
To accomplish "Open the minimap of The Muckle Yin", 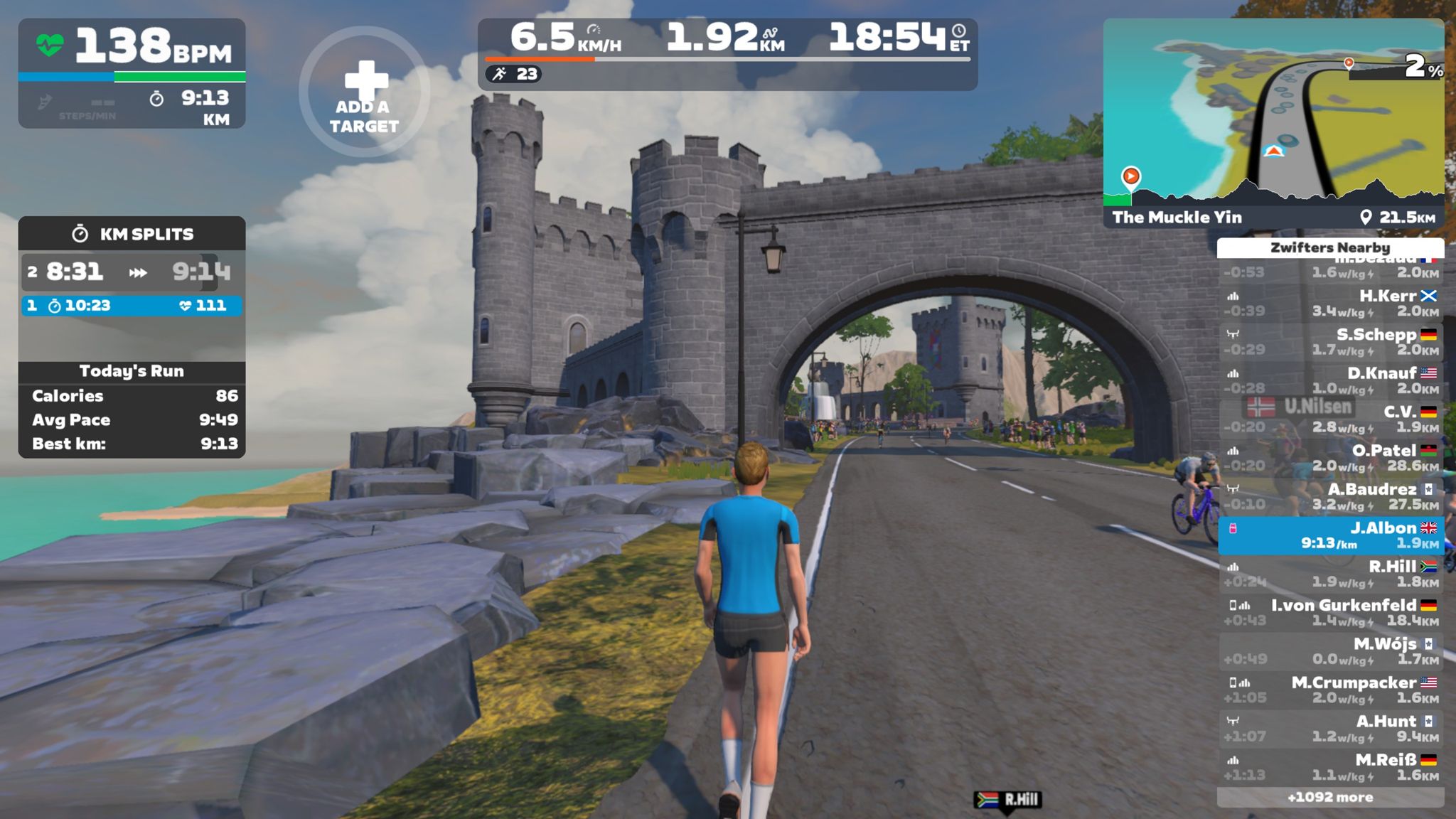I will tap(1273, 114).
